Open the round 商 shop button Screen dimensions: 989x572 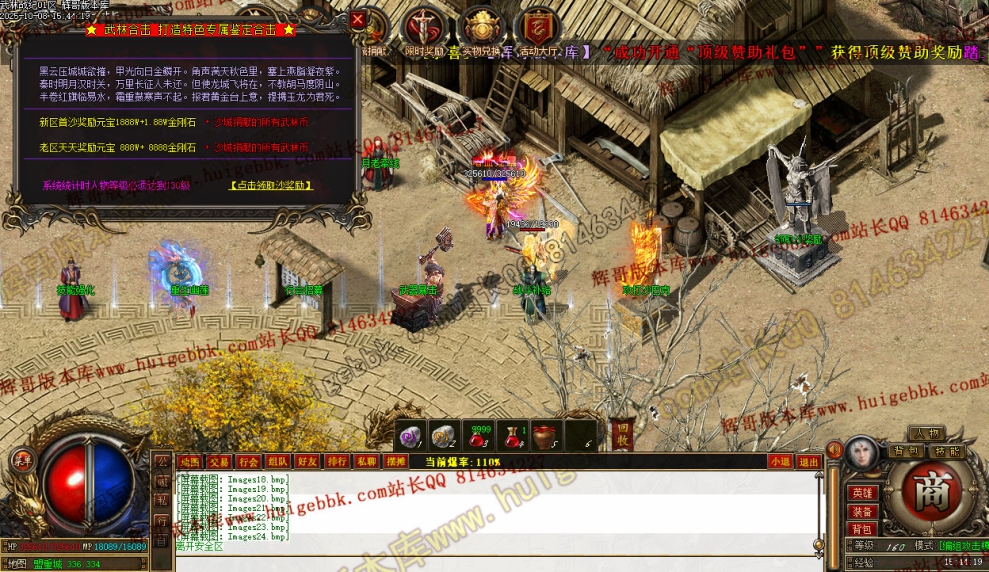pos(931,492)
